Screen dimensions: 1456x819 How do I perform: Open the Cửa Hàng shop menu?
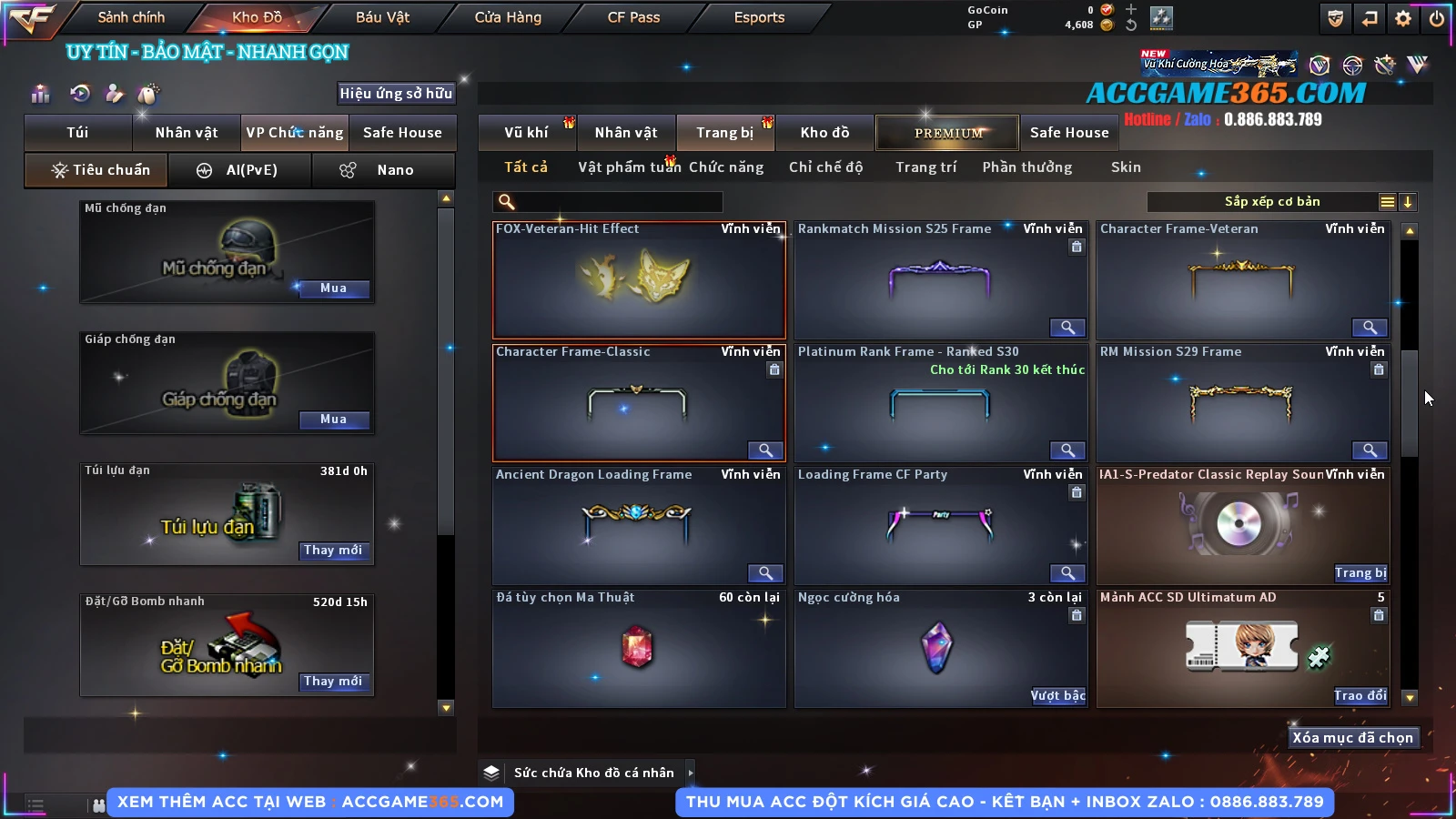pos(508,17)
